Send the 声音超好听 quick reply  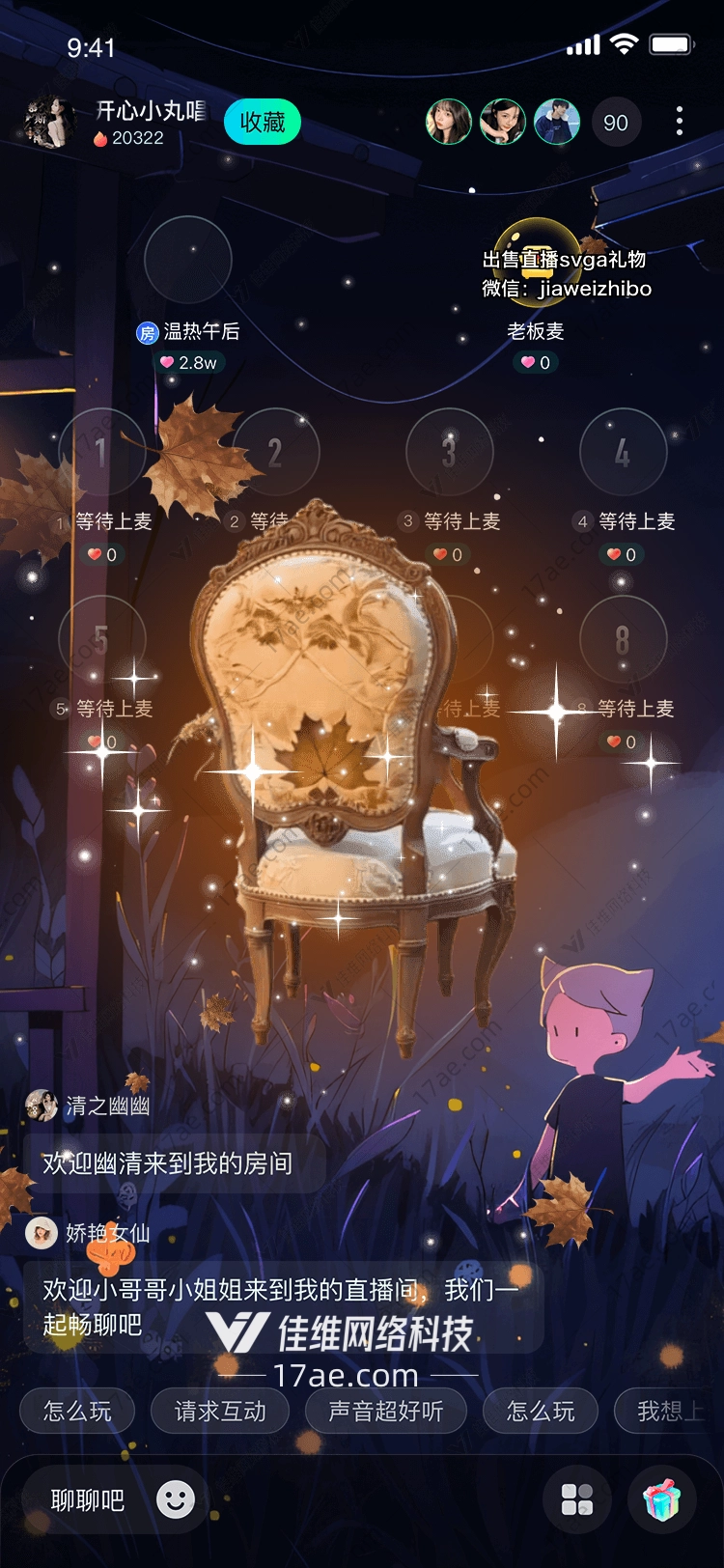(385, 1412)
